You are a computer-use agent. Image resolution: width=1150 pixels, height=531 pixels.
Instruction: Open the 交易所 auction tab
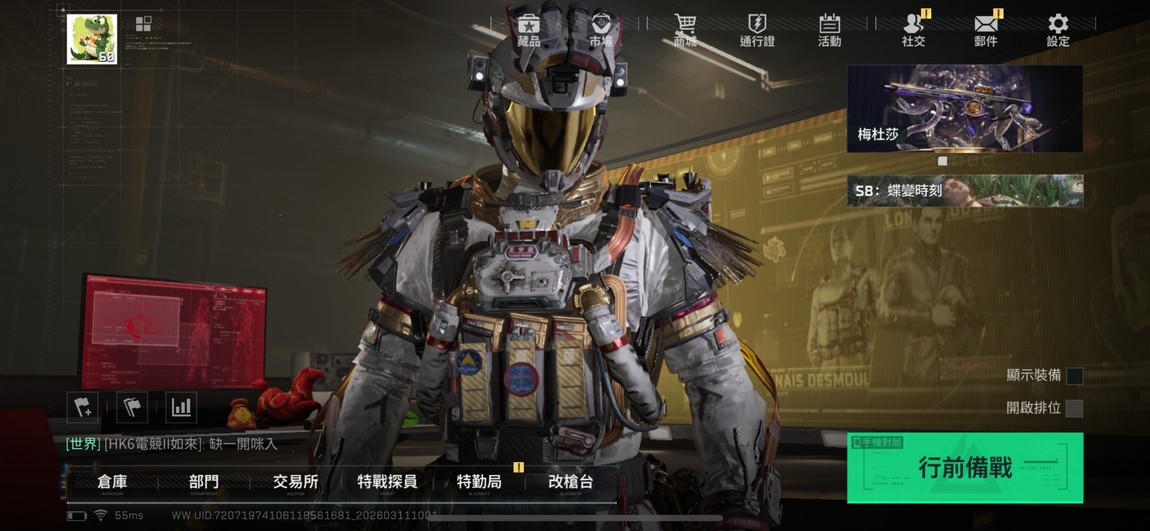point(296,482)
